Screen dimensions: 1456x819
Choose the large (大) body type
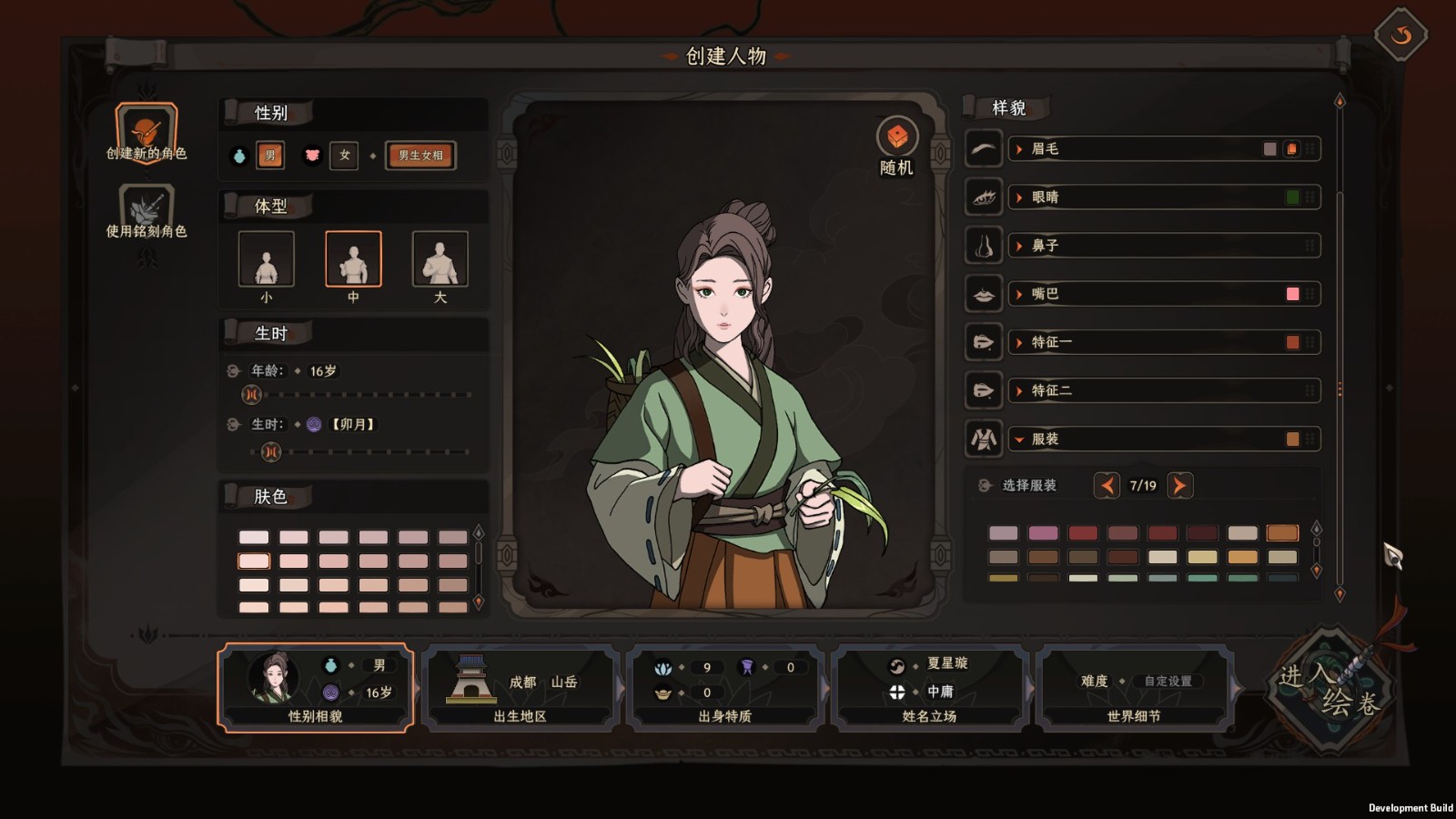click(440, 259)
